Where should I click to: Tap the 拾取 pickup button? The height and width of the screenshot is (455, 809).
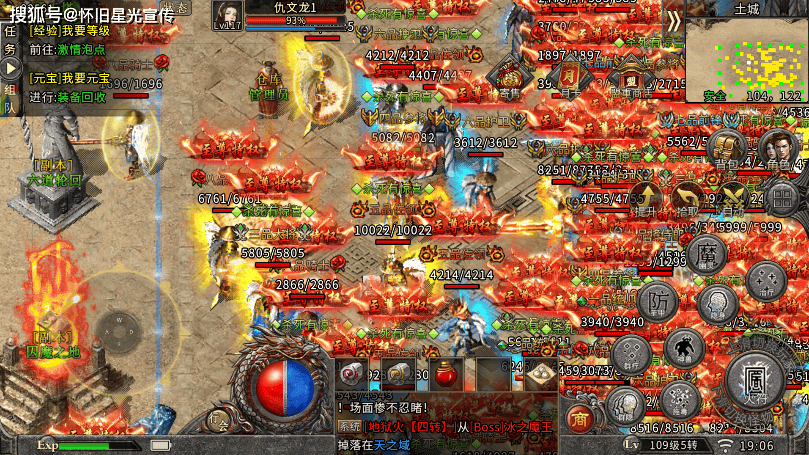tap(687, 198)
